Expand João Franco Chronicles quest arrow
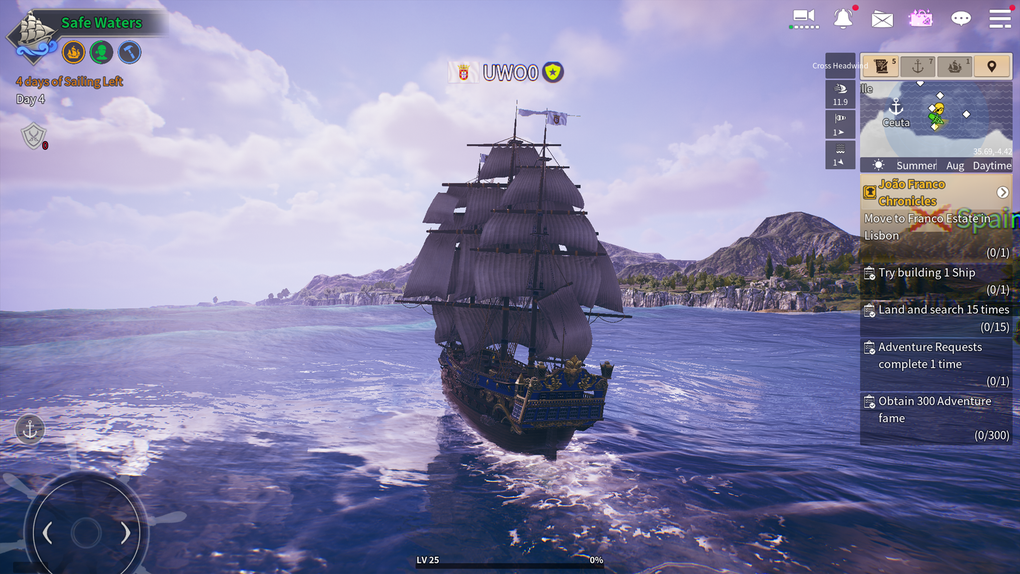The image size is (1020, 574). (1002, 192)
